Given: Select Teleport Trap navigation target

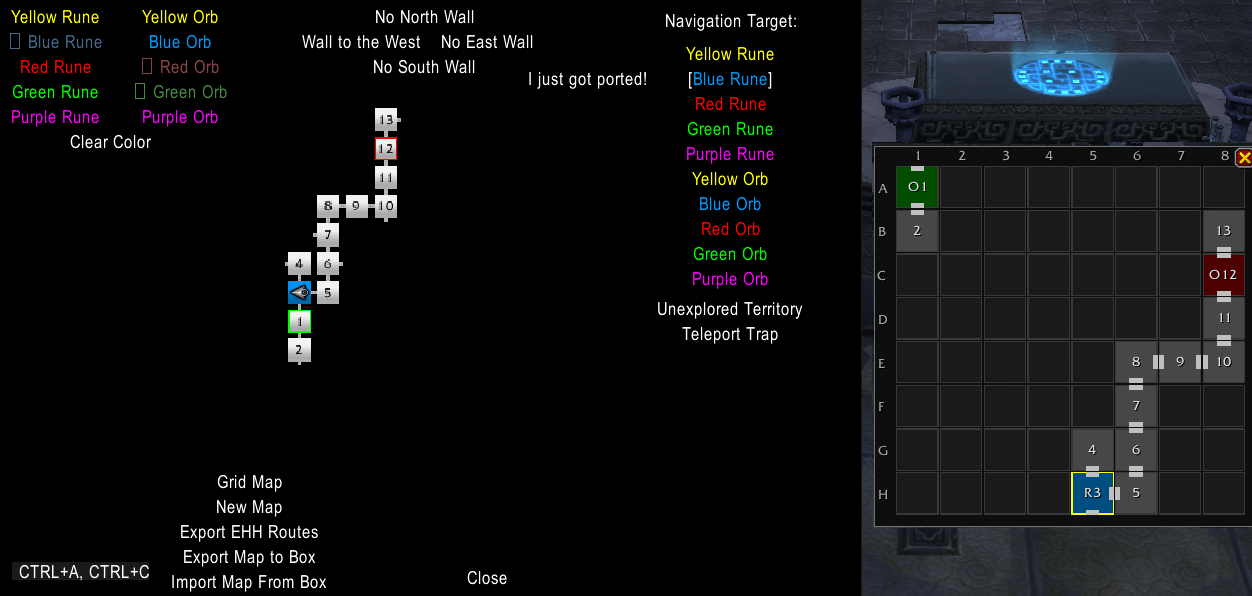Looking at the screenshot, I should click(729, 334).
